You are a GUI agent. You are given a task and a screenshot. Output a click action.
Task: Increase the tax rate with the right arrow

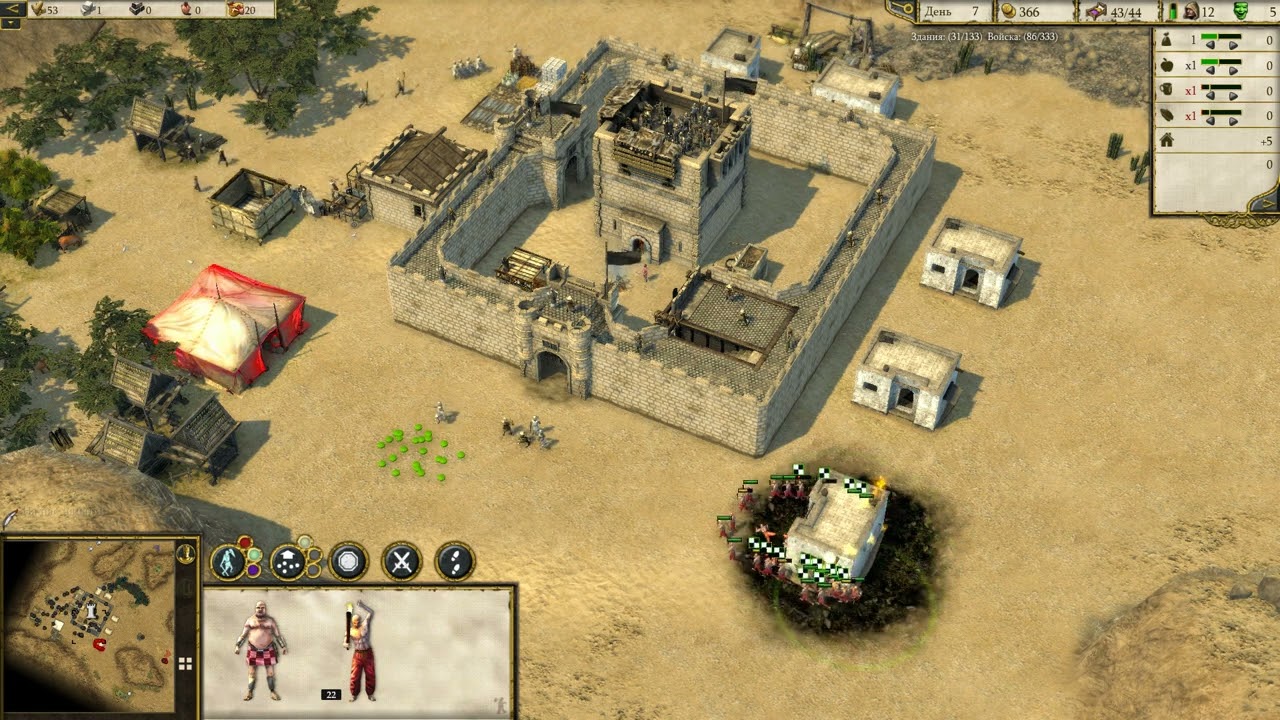coord(1233,46)
